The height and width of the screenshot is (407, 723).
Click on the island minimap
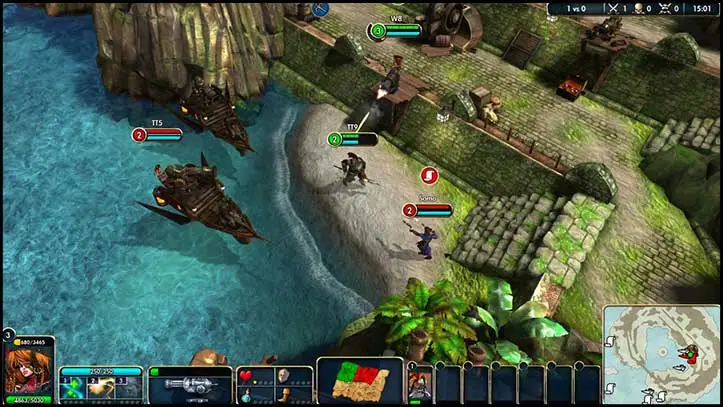coord(662,352)
